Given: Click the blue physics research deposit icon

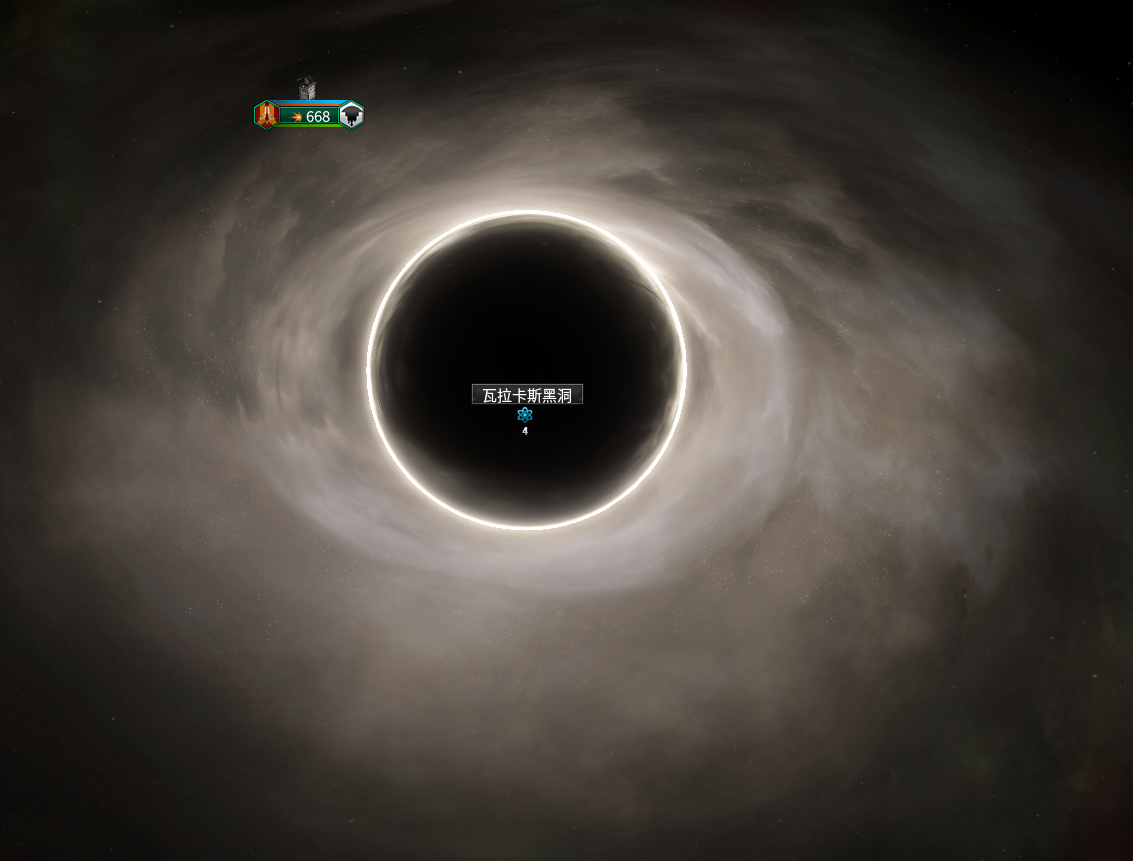Looking at the screenshot, I should (525, 415).
